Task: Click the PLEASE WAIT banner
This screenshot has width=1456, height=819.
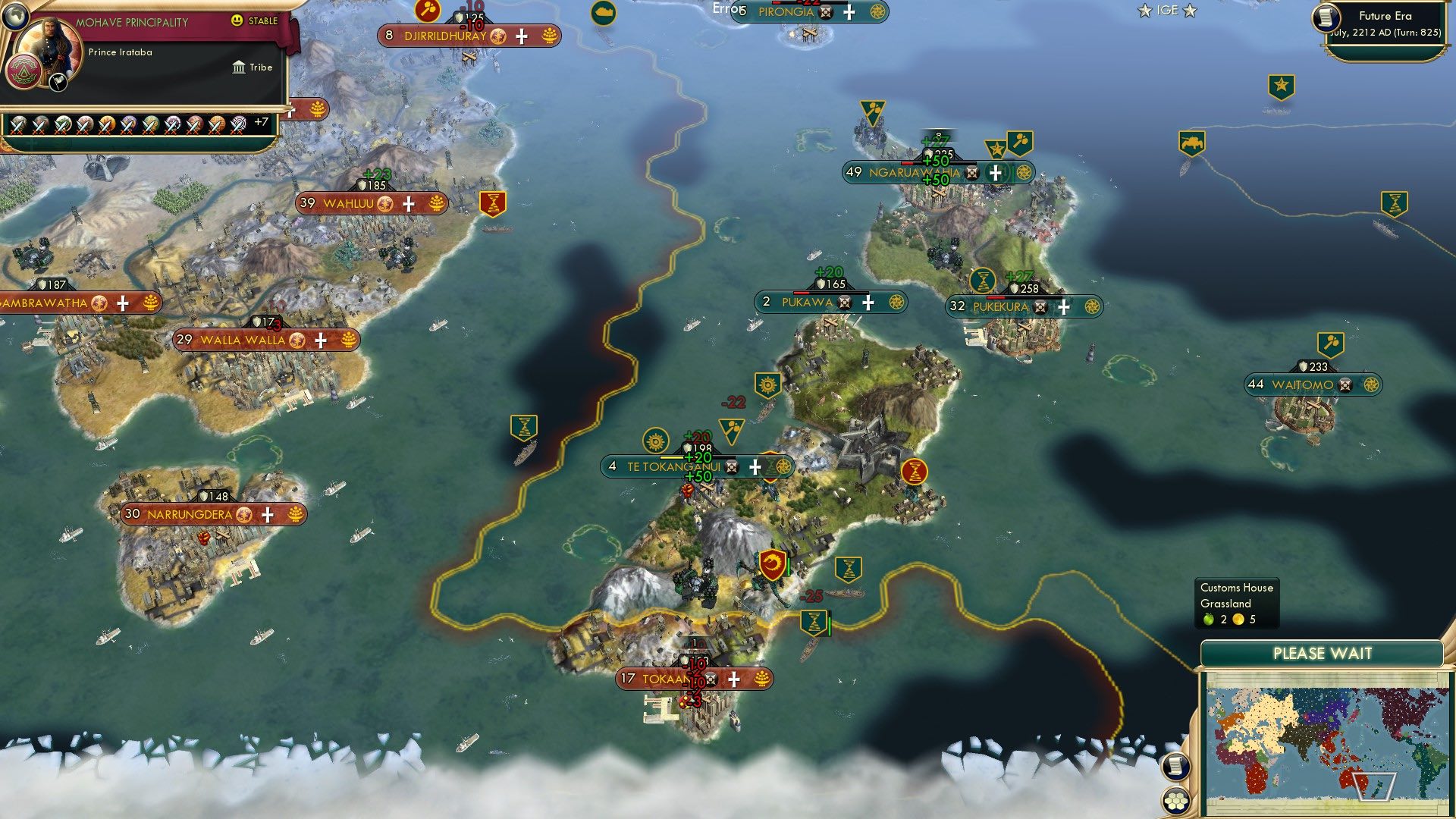Action: [x=1323, y=651]
